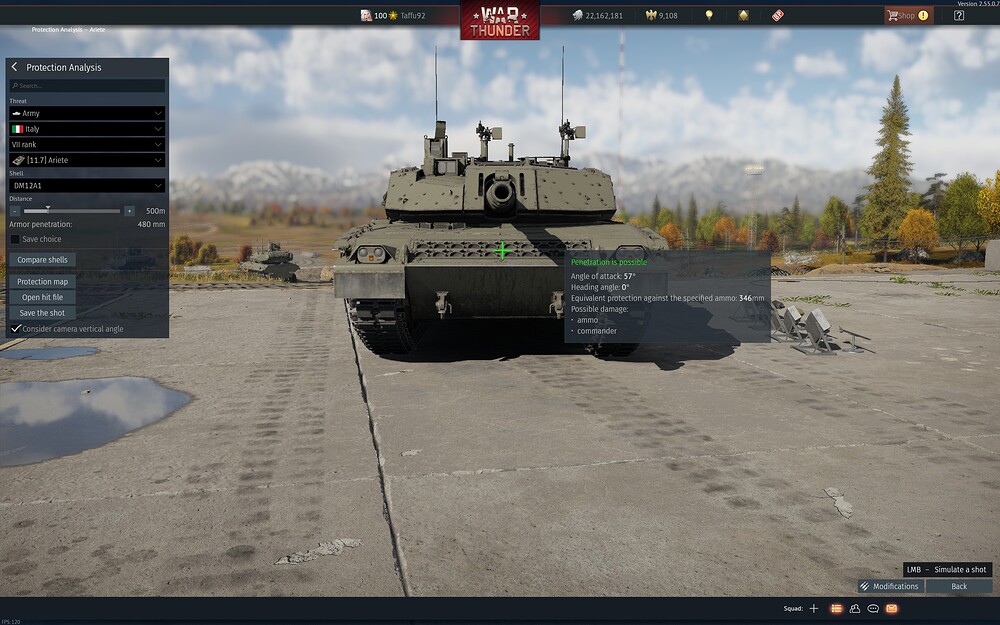Open the Shop
Image resolution: width=1000 pixels, height=625 pixels.
coord(907,15)
